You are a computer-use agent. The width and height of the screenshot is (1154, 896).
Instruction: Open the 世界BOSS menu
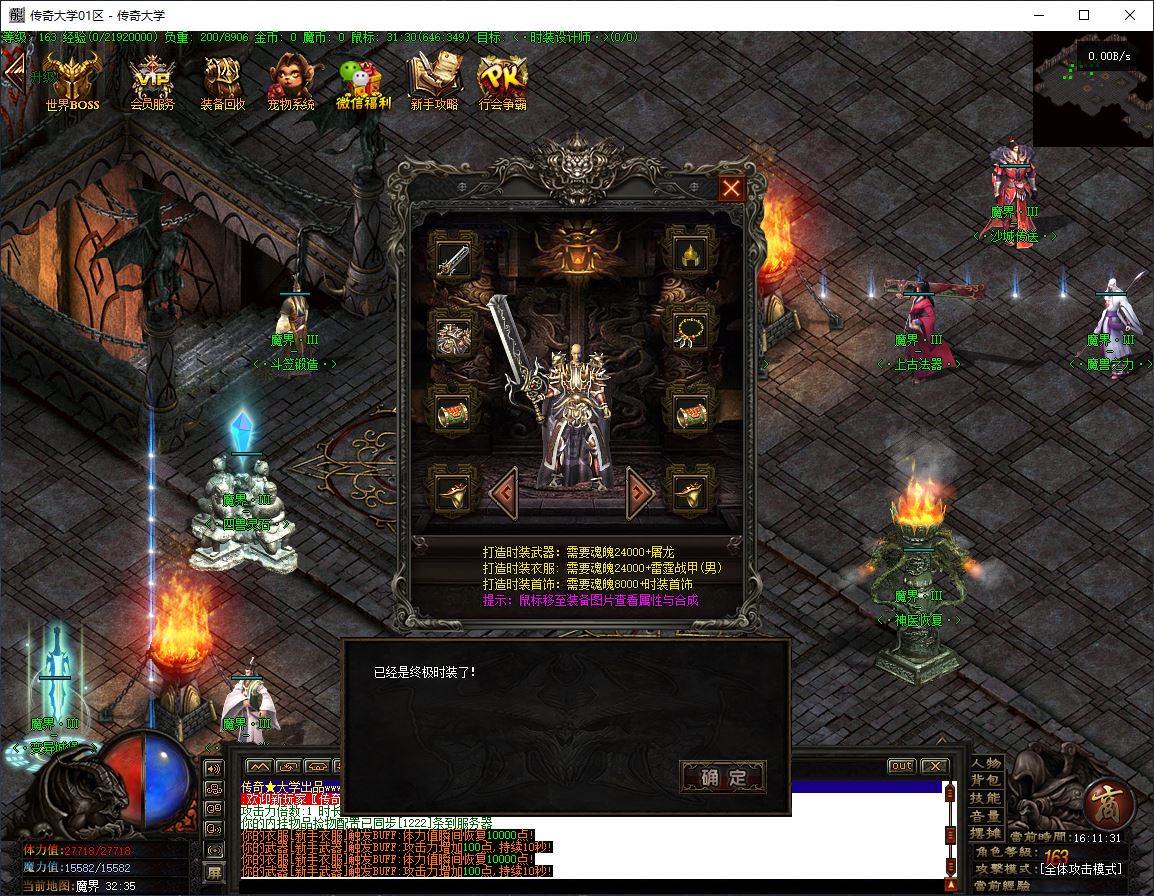72,82
